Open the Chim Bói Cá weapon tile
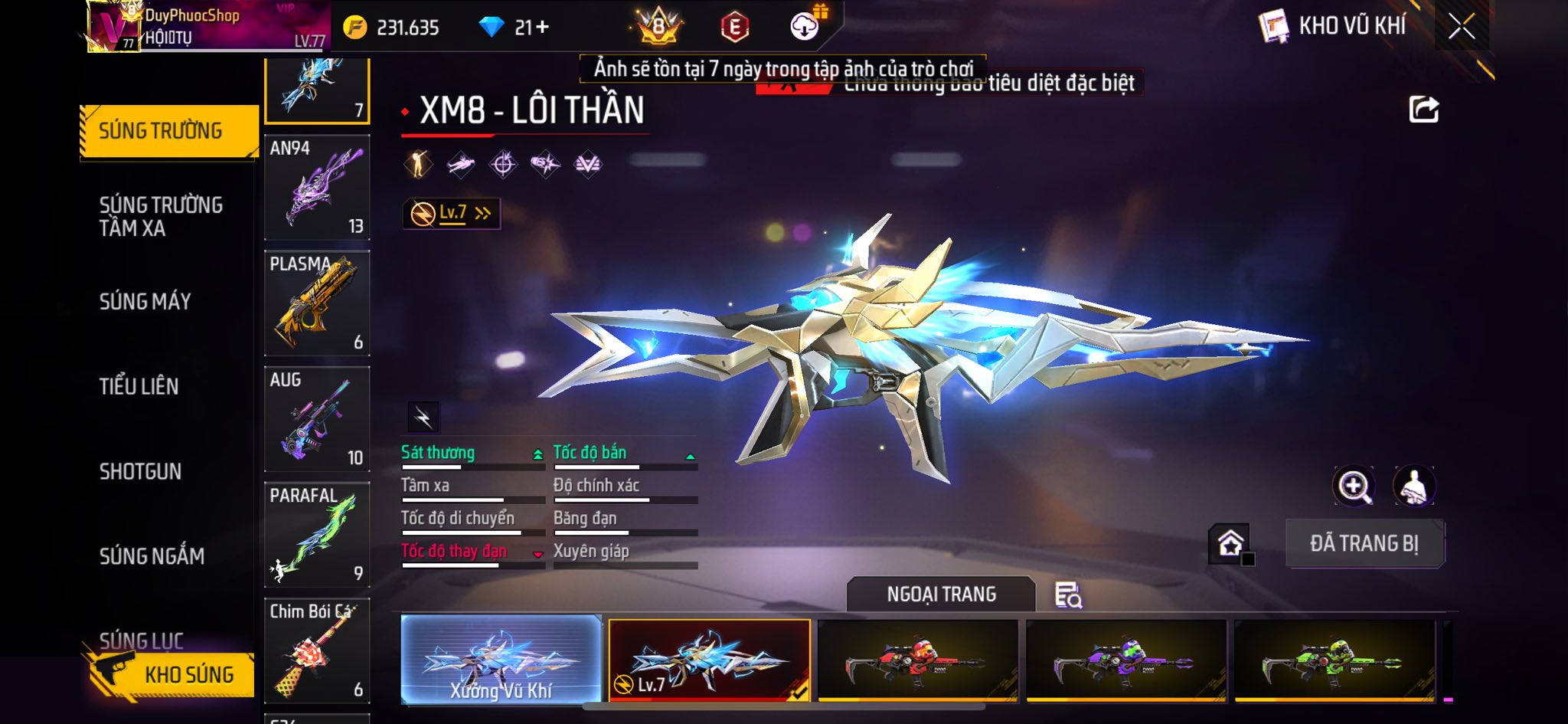 pos(317,650)
